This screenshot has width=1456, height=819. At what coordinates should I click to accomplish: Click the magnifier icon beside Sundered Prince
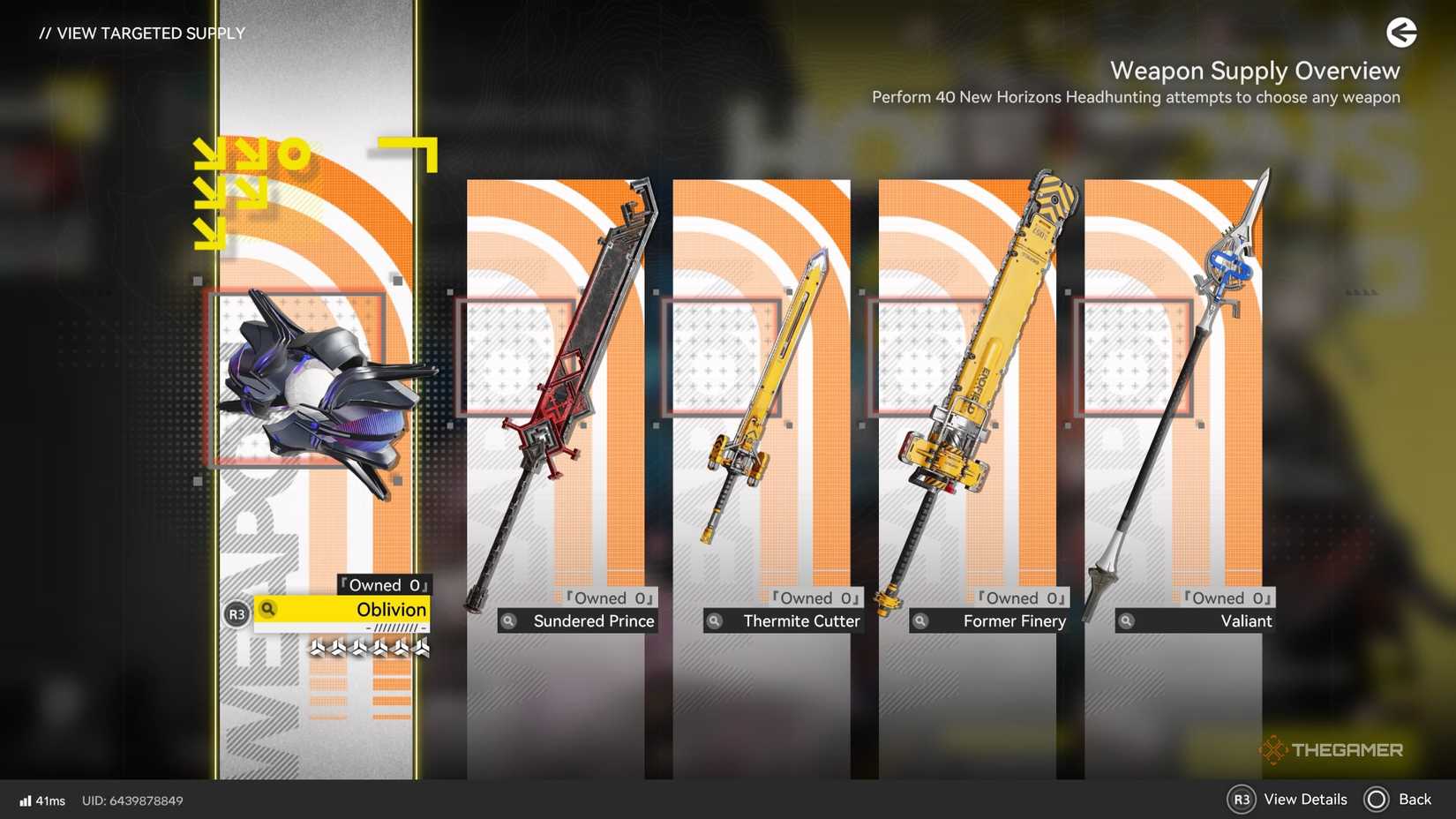coord(509,620)
